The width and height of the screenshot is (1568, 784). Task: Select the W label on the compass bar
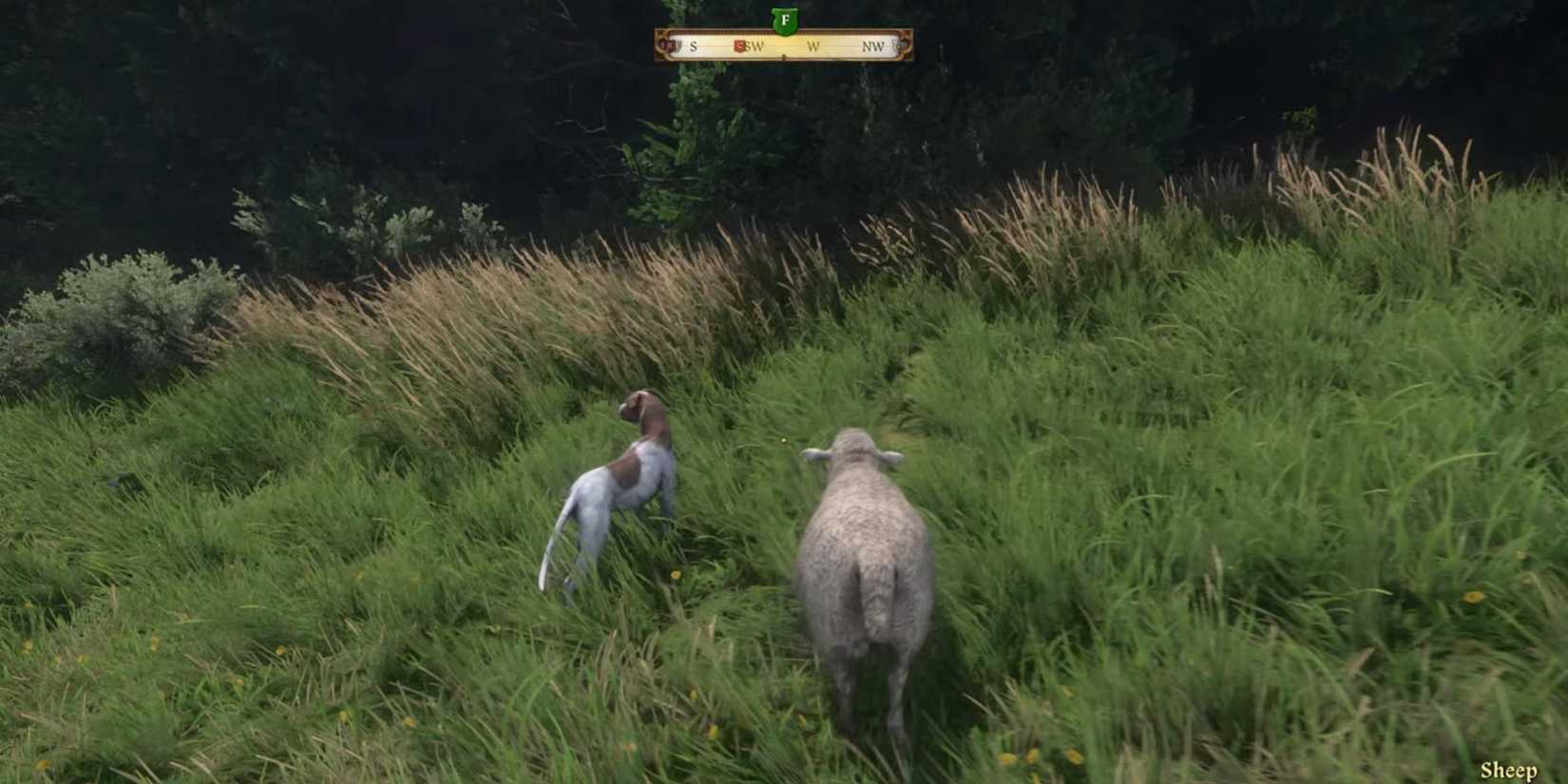pos(814,46)
